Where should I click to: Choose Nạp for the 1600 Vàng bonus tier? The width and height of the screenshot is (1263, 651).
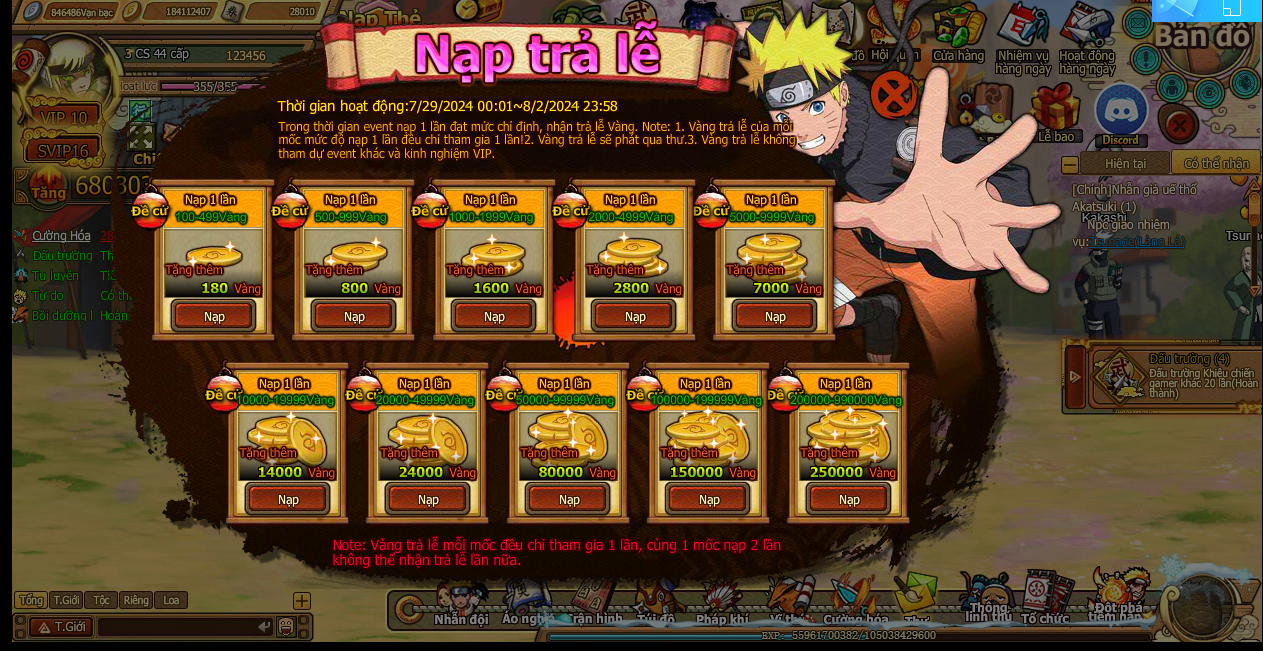tap(494, 316)
